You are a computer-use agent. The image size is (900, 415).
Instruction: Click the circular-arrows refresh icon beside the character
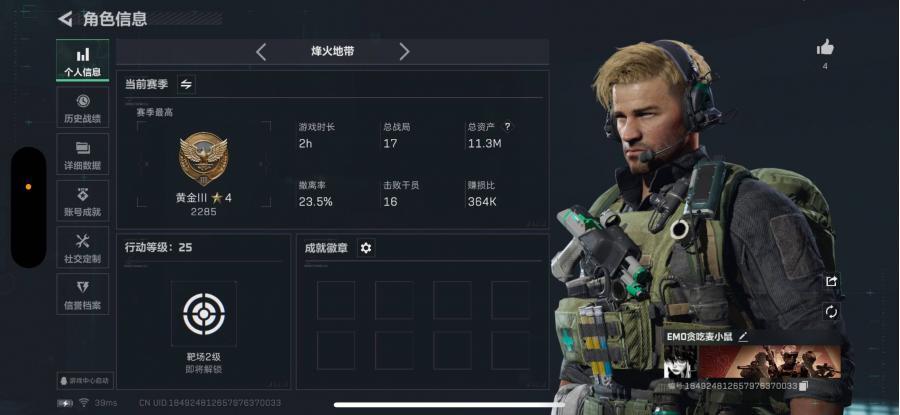(831, 312)
